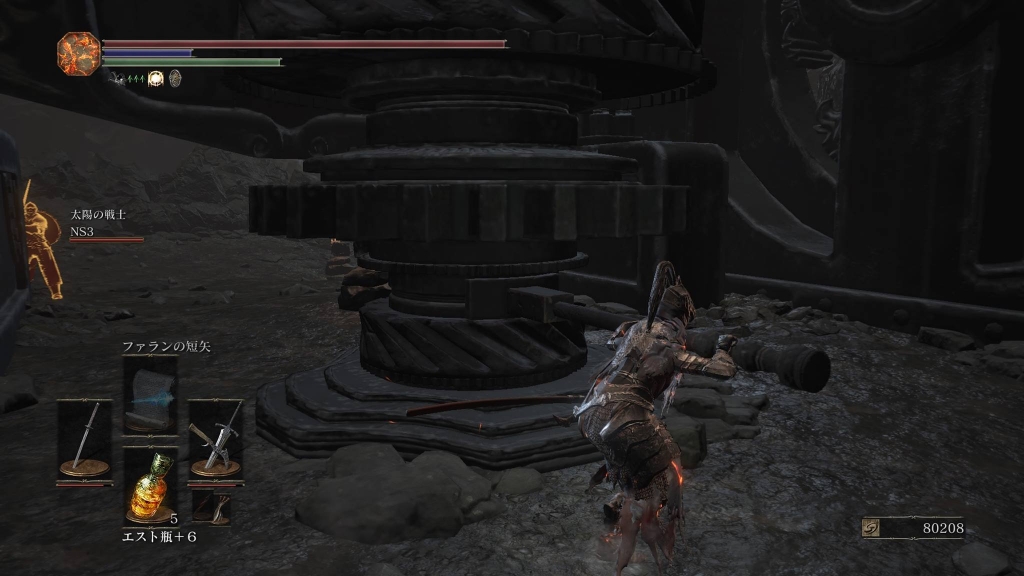Viewport: 1024px width, 576px height.
Task: Select the Farron Dart spell slot
Action: [x=150, y=395]
